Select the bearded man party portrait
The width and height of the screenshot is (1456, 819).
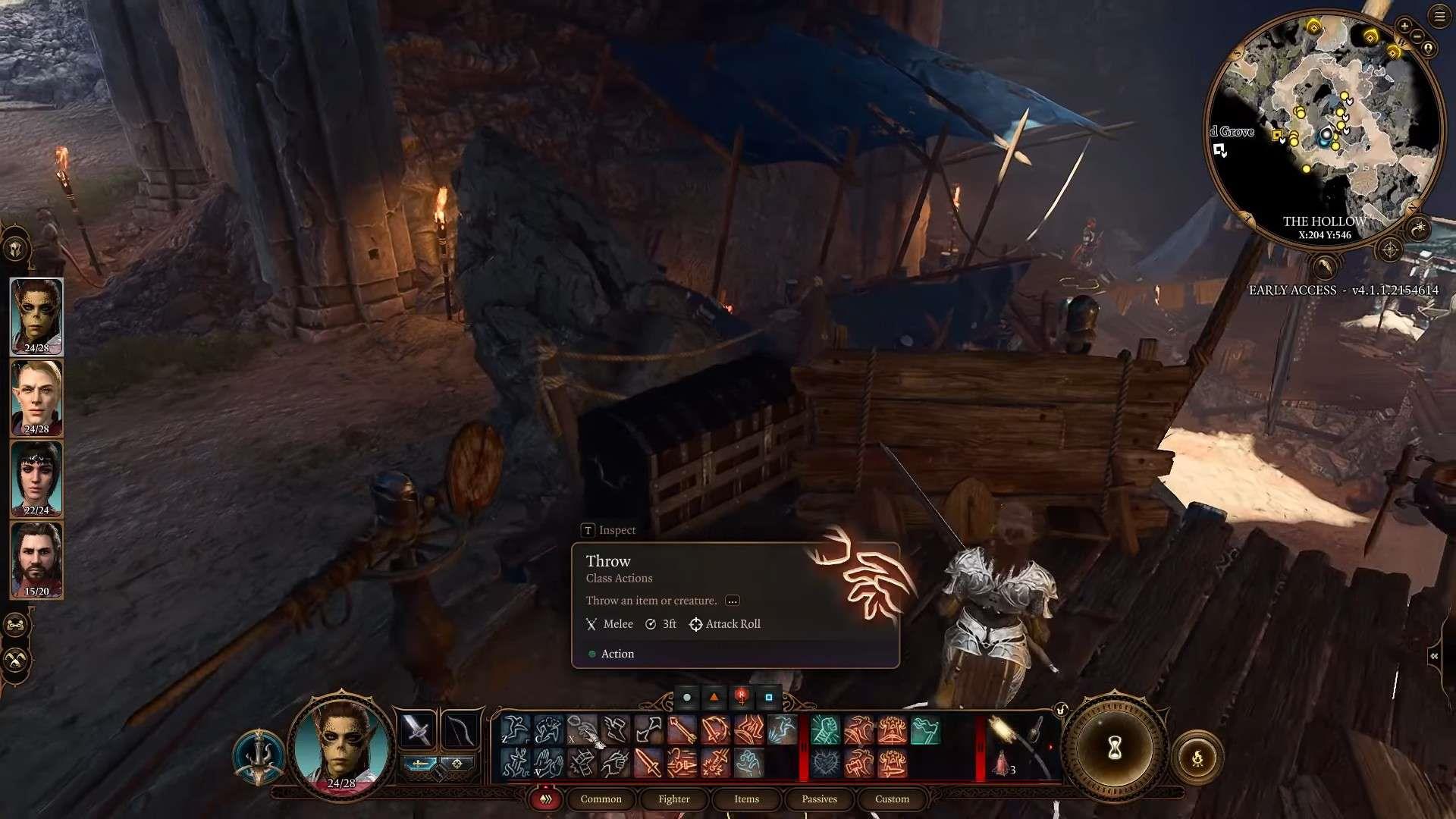(x=36, y=560)
